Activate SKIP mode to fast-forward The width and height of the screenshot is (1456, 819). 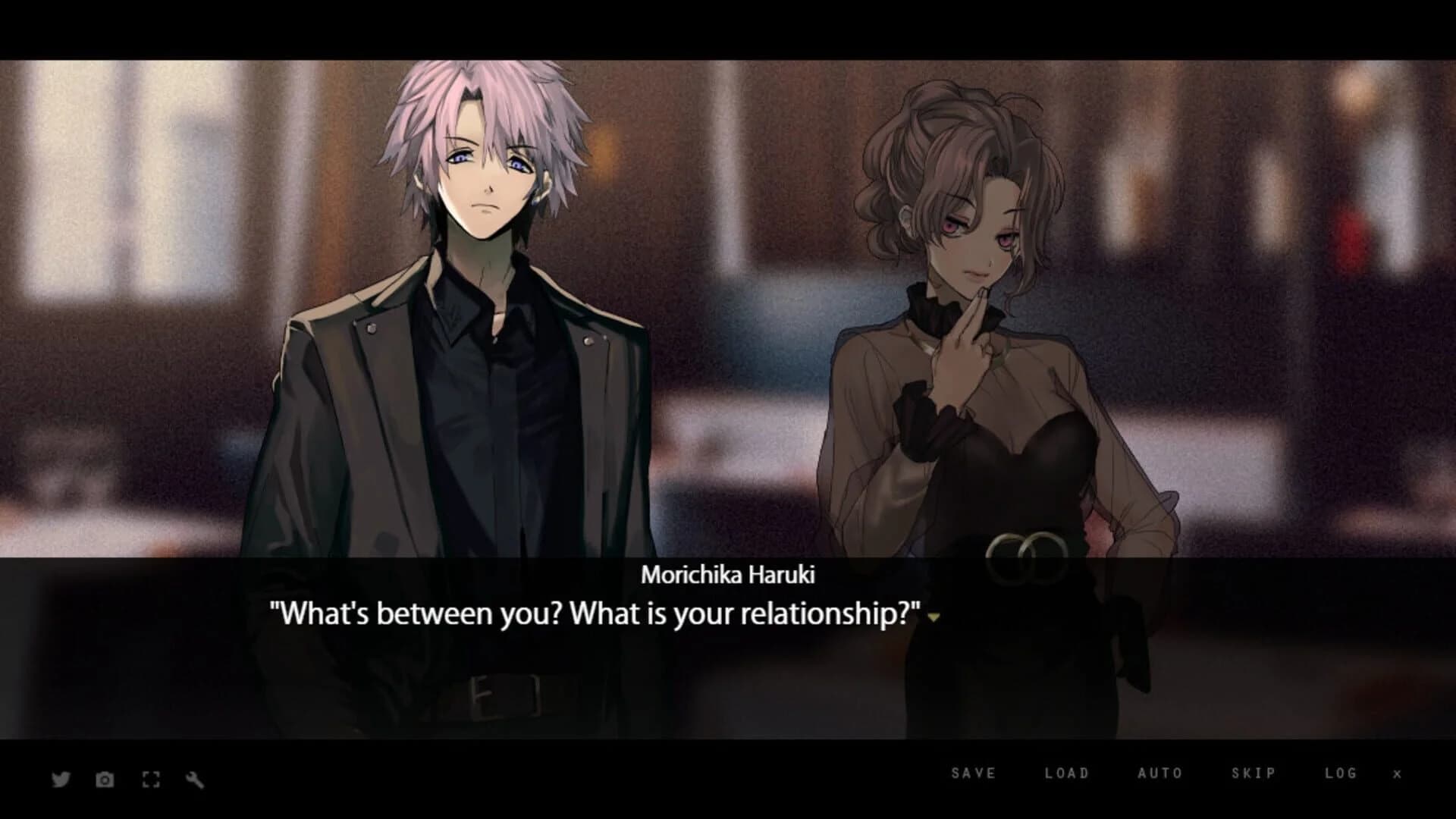coord(1254,773)
